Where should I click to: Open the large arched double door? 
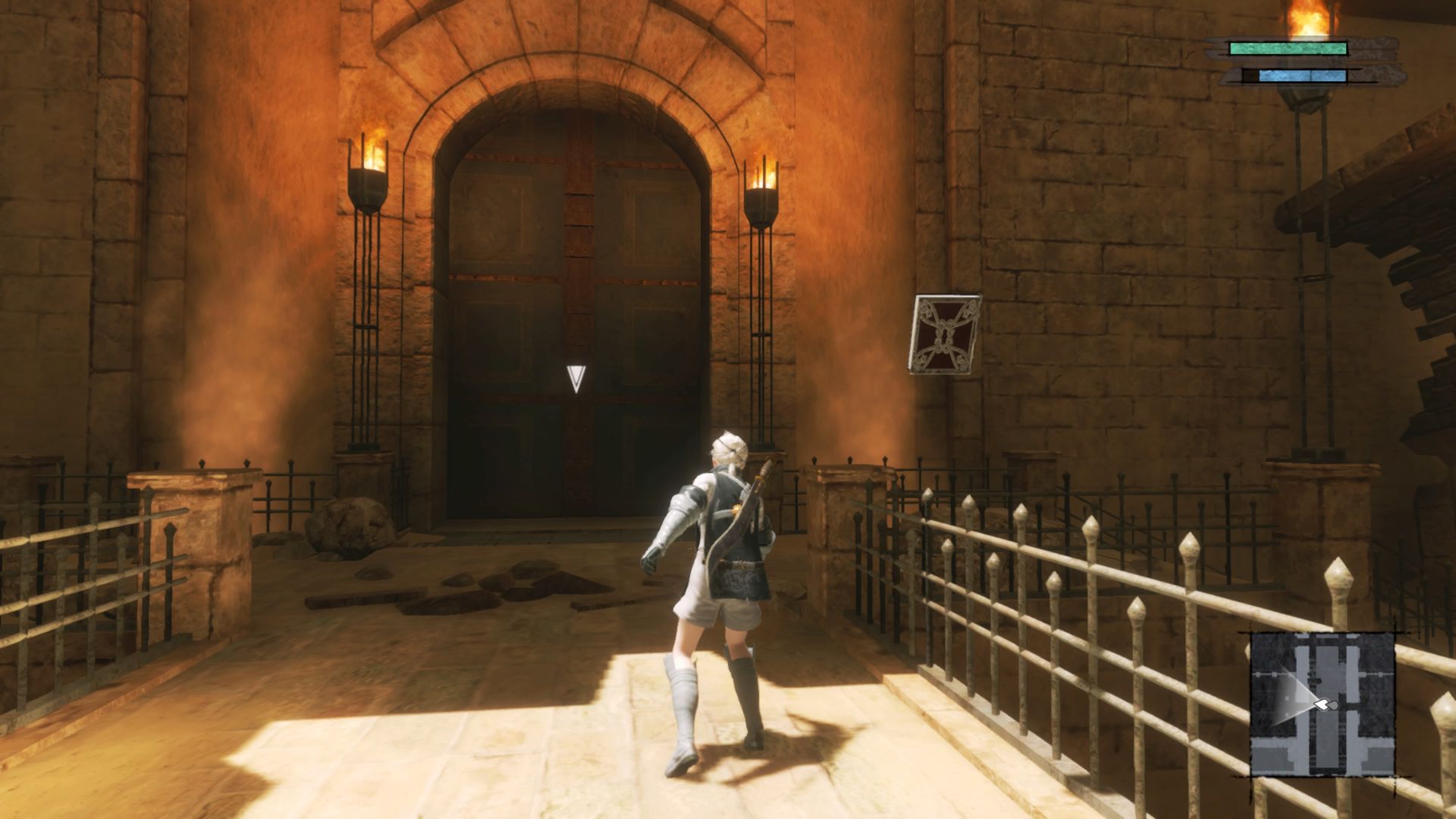coord(573,303)
